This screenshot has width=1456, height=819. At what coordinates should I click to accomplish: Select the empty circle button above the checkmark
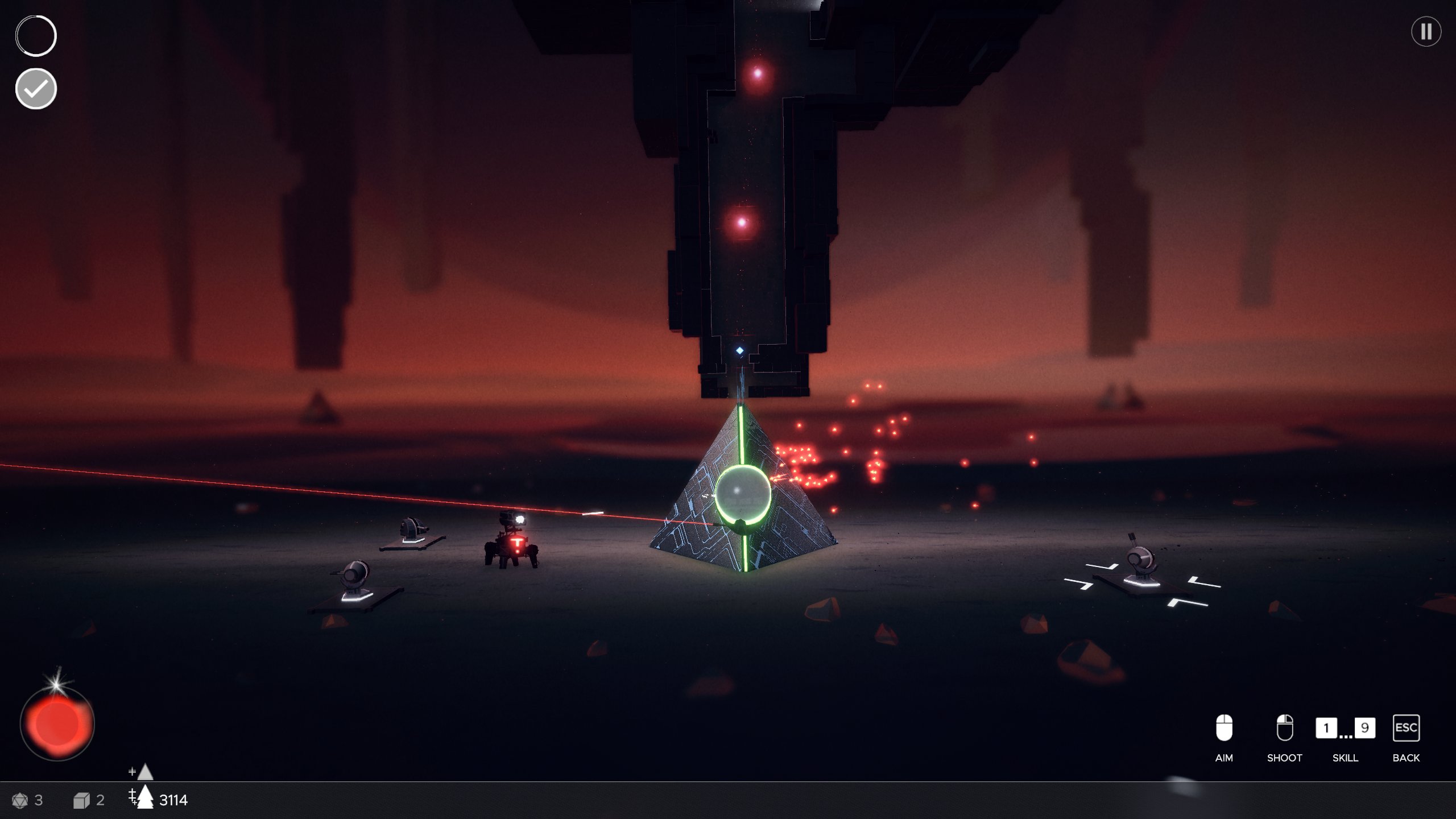coord(36,36)
